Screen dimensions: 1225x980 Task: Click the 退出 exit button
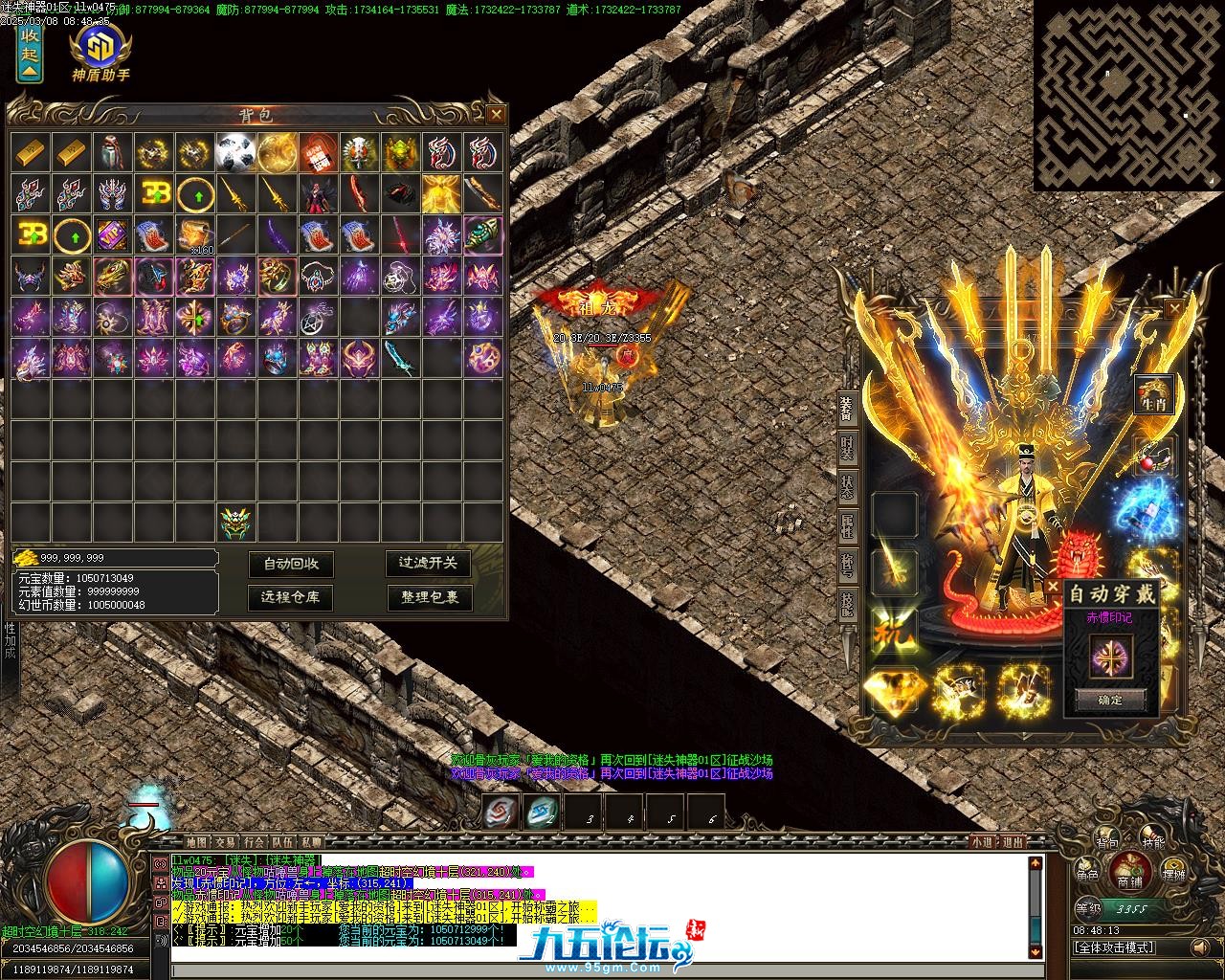[x=1013, y=842]
